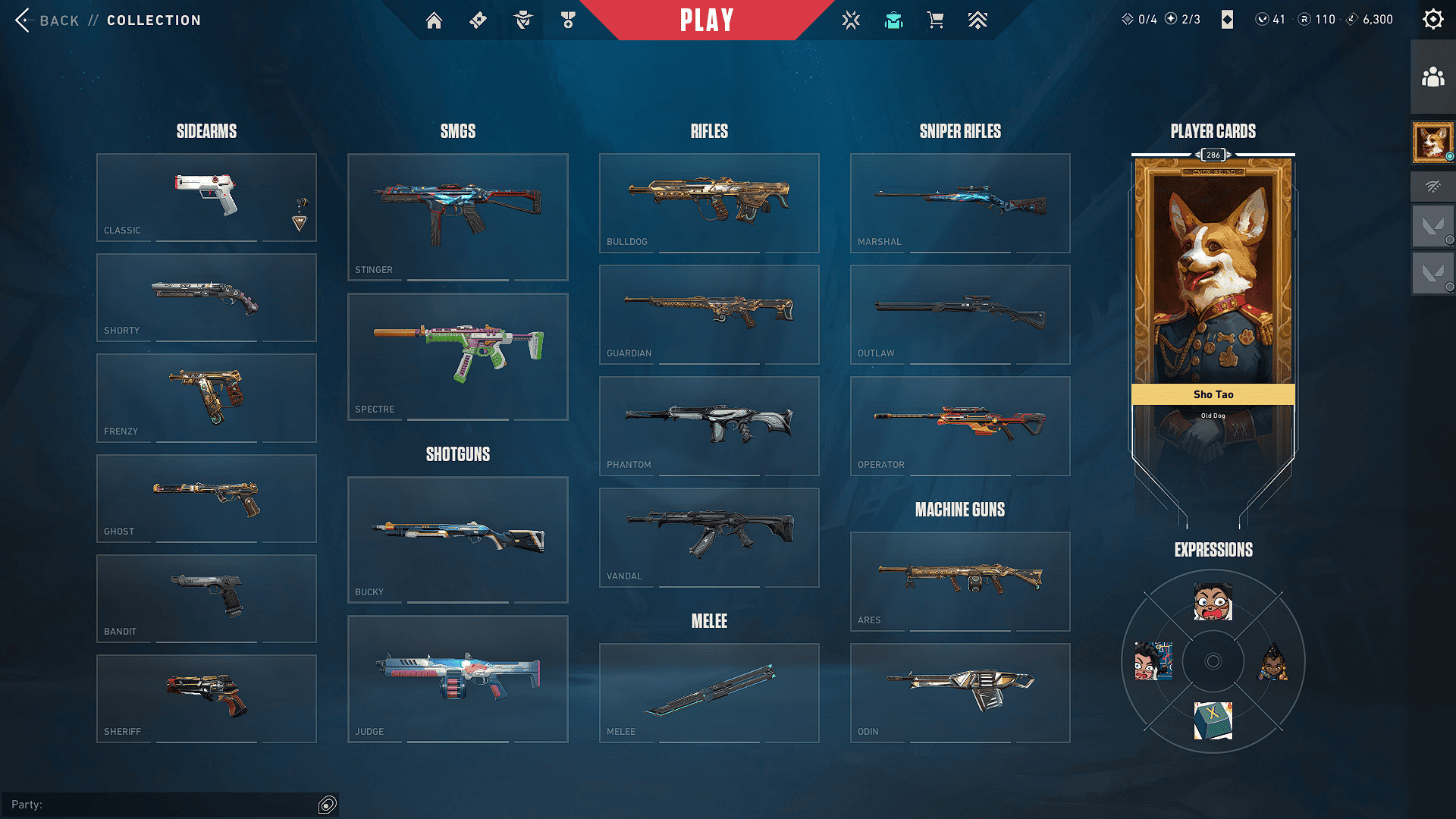
Task: Hit the red PLAY button
Action: point(707,20)
